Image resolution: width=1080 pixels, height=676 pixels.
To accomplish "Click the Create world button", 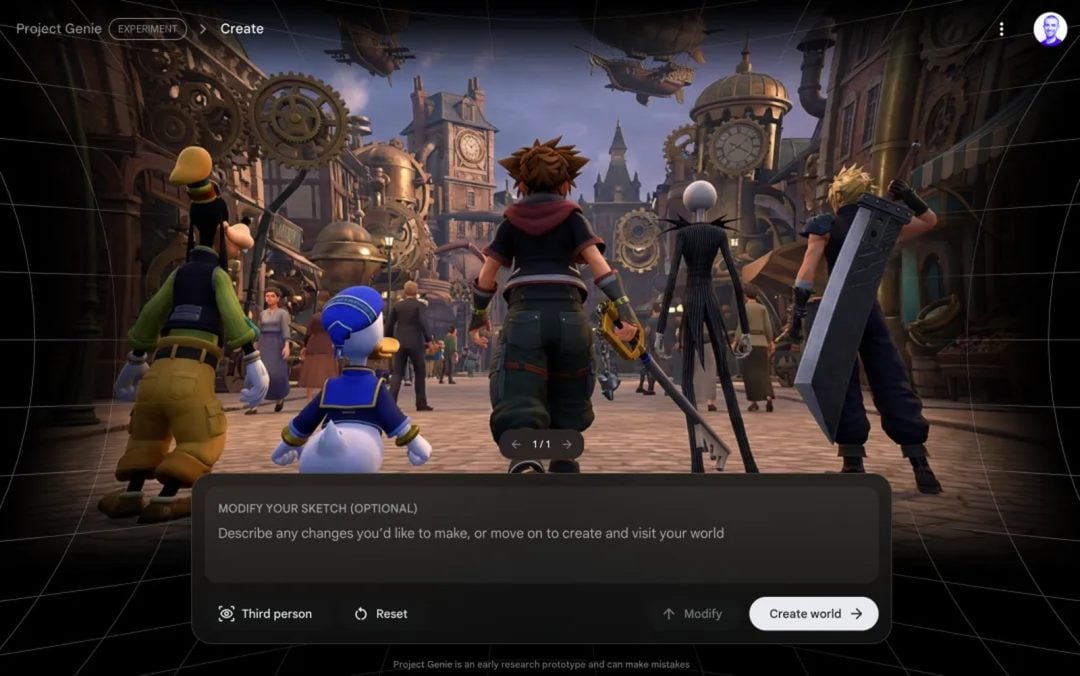I will click(814, 614).
